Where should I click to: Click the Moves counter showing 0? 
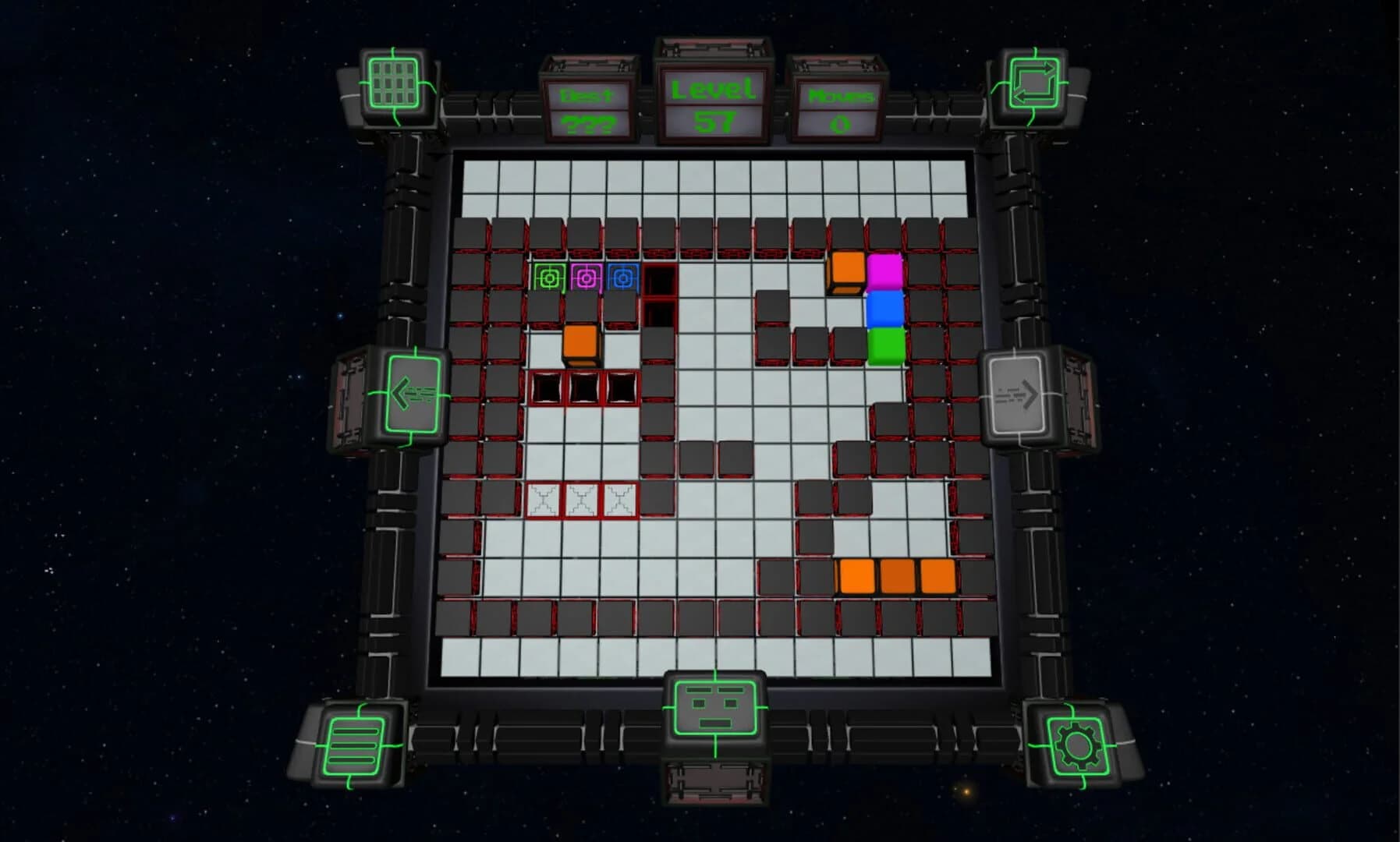pyautogui.click(x=838, y=109)
